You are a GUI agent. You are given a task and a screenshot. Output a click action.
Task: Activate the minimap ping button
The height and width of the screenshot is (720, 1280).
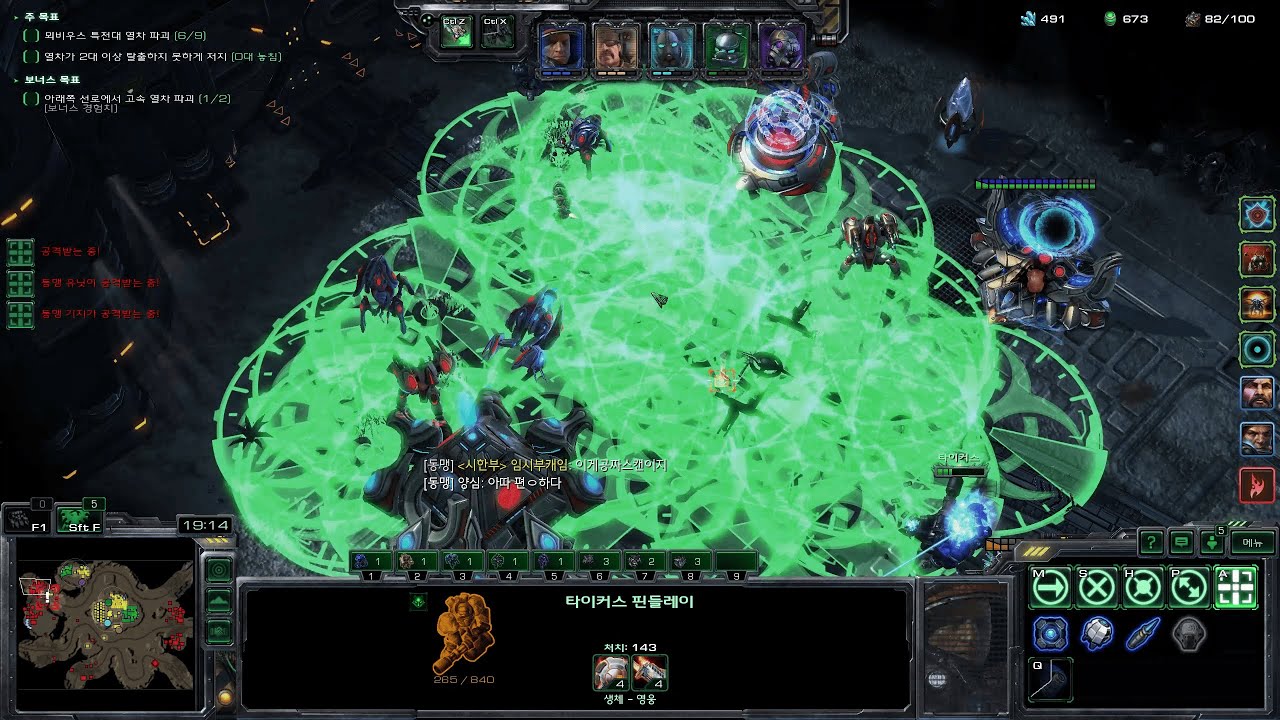coord(218,570)
